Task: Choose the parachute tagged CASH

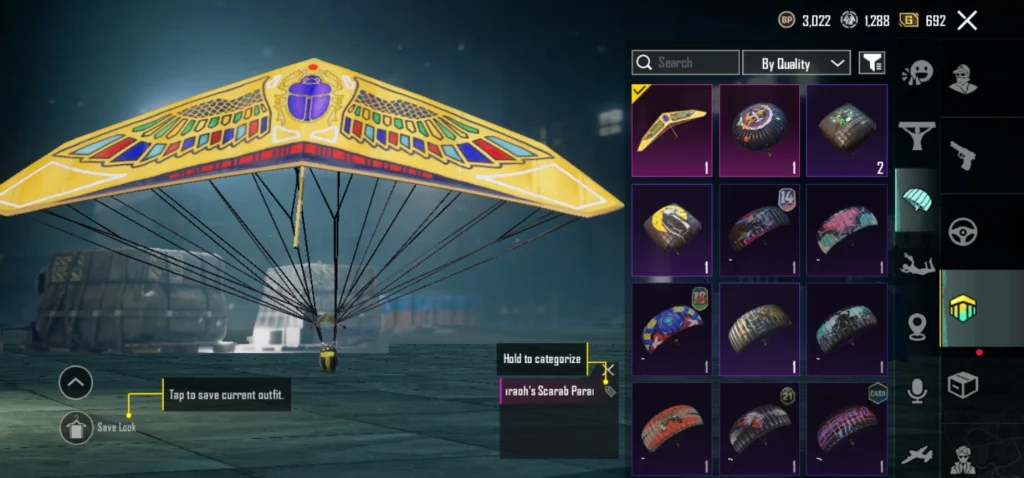Action: click(847, 427)
